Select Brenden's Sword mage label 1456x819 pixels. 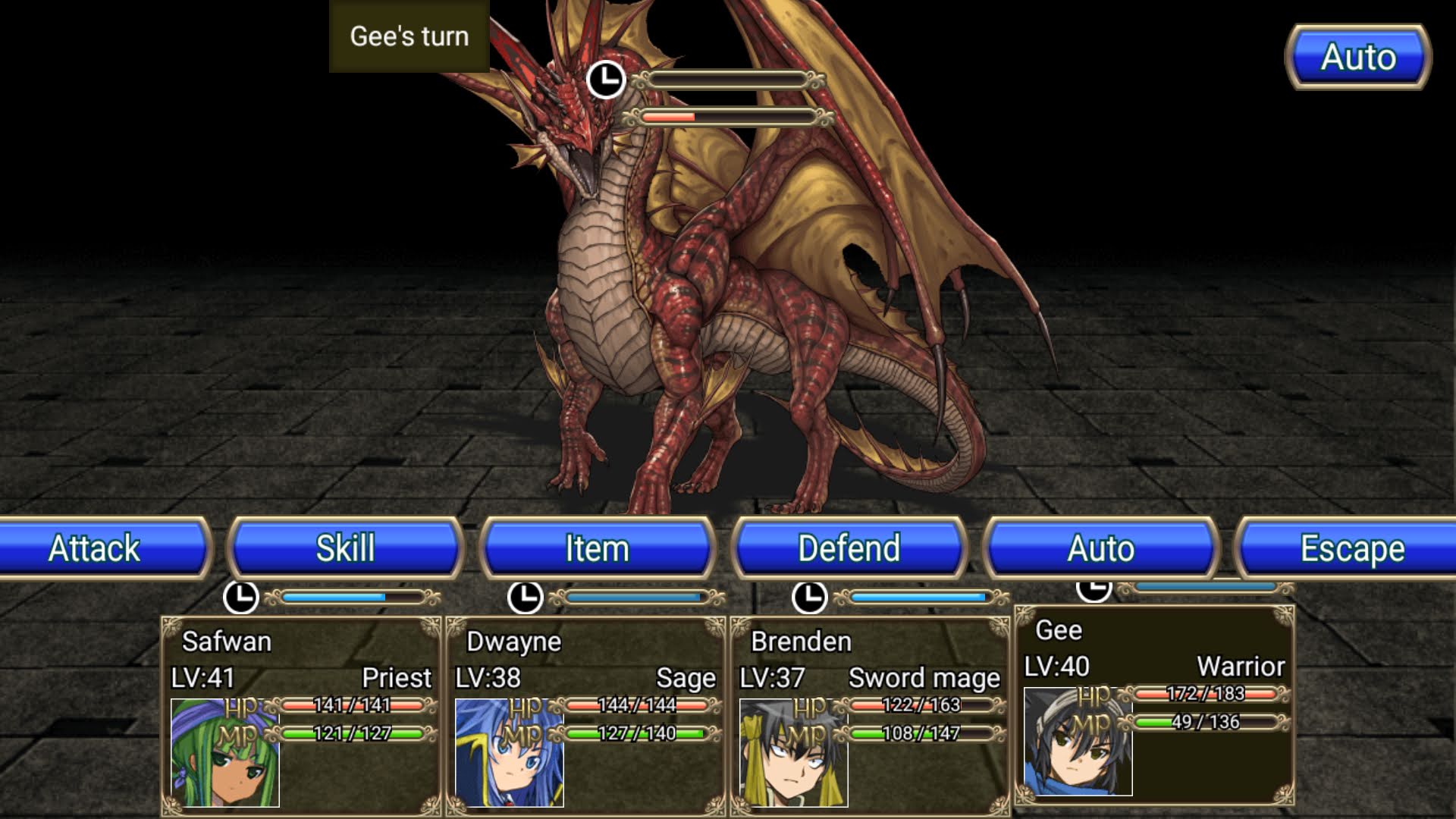click(925, 679)
